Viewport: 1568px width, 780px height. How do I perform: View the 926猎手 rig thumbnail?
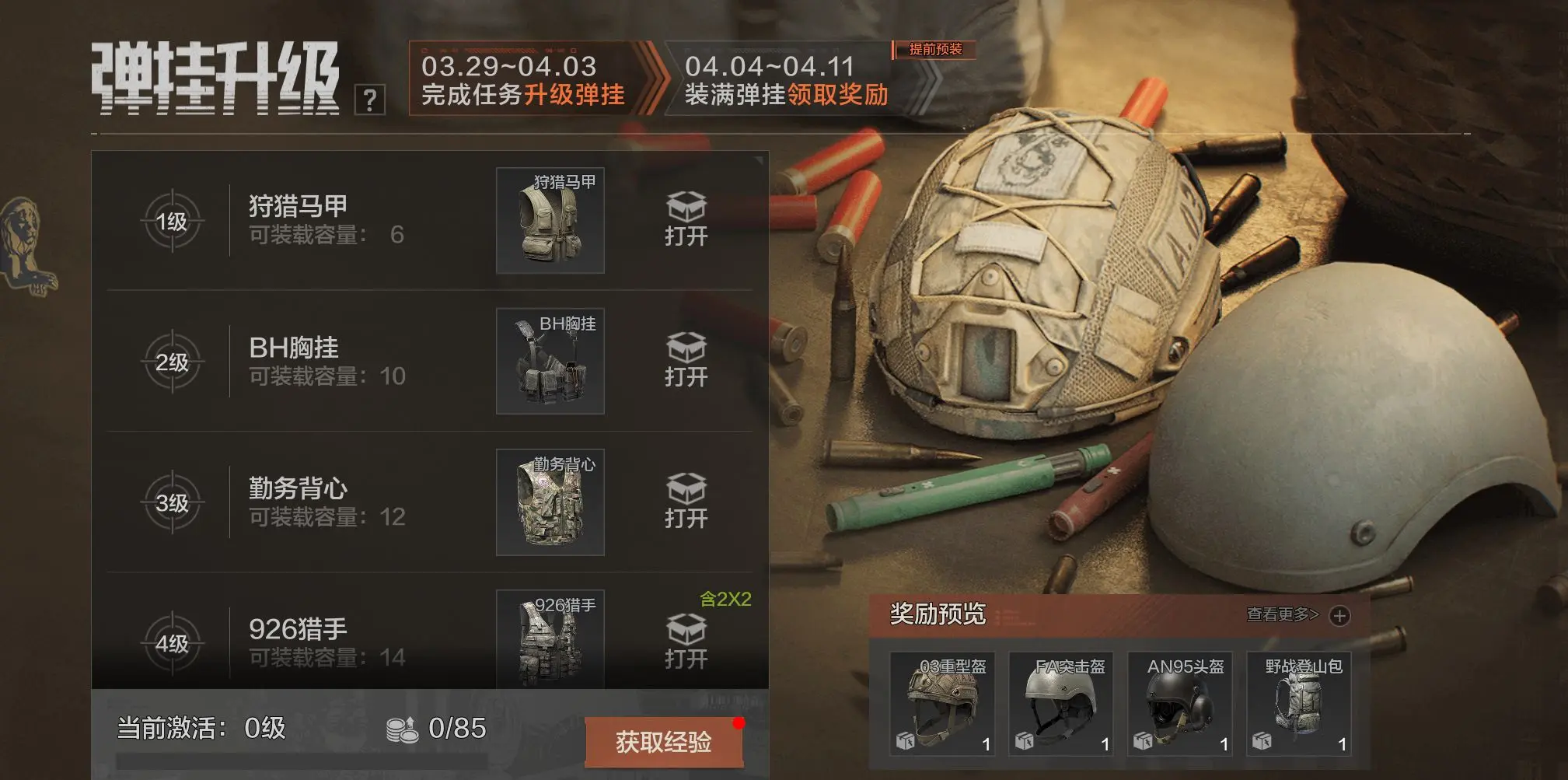[x=550, y=639]
